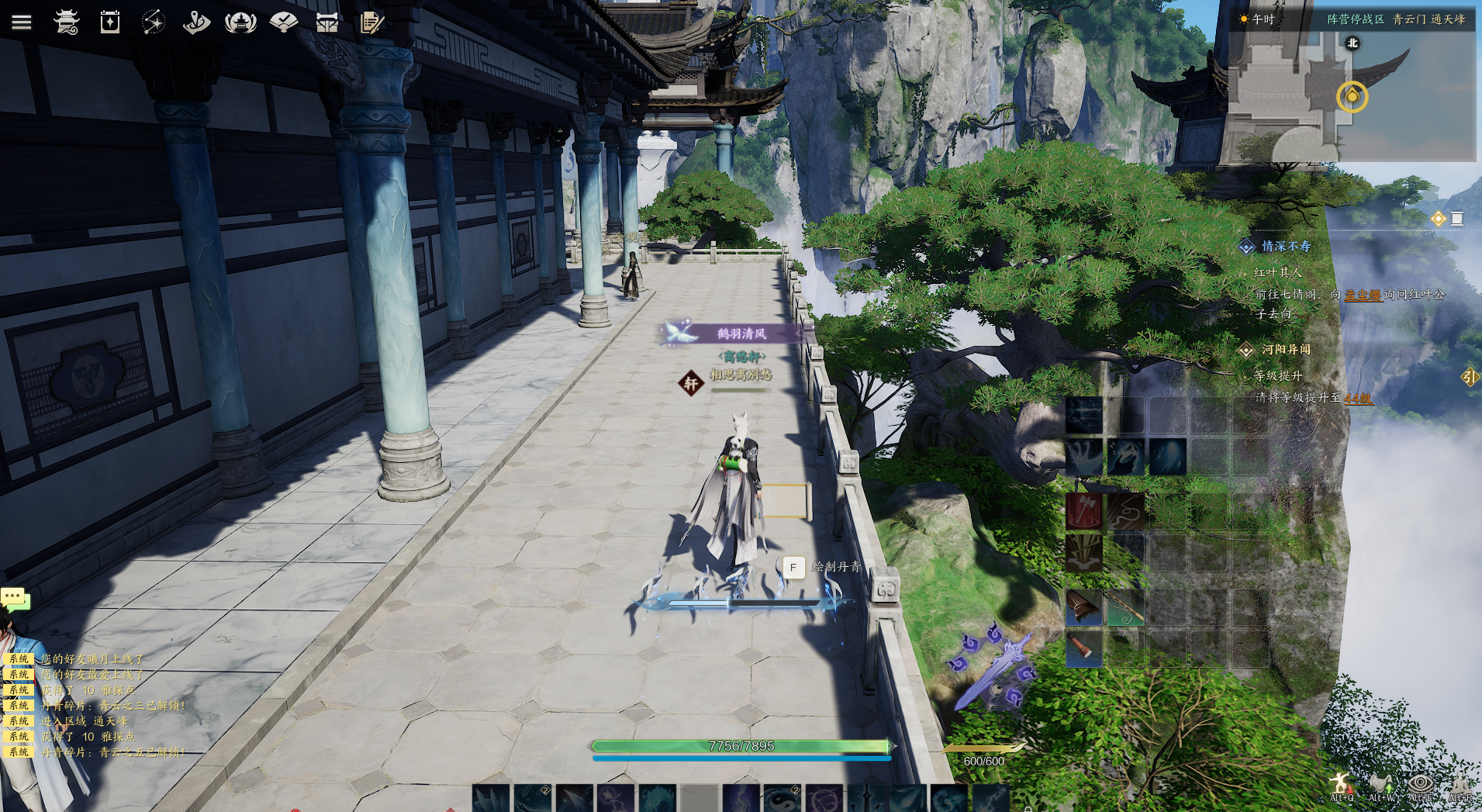Open the document and quill icon
Screen dimensions: 1482x812
pos(371,22)
